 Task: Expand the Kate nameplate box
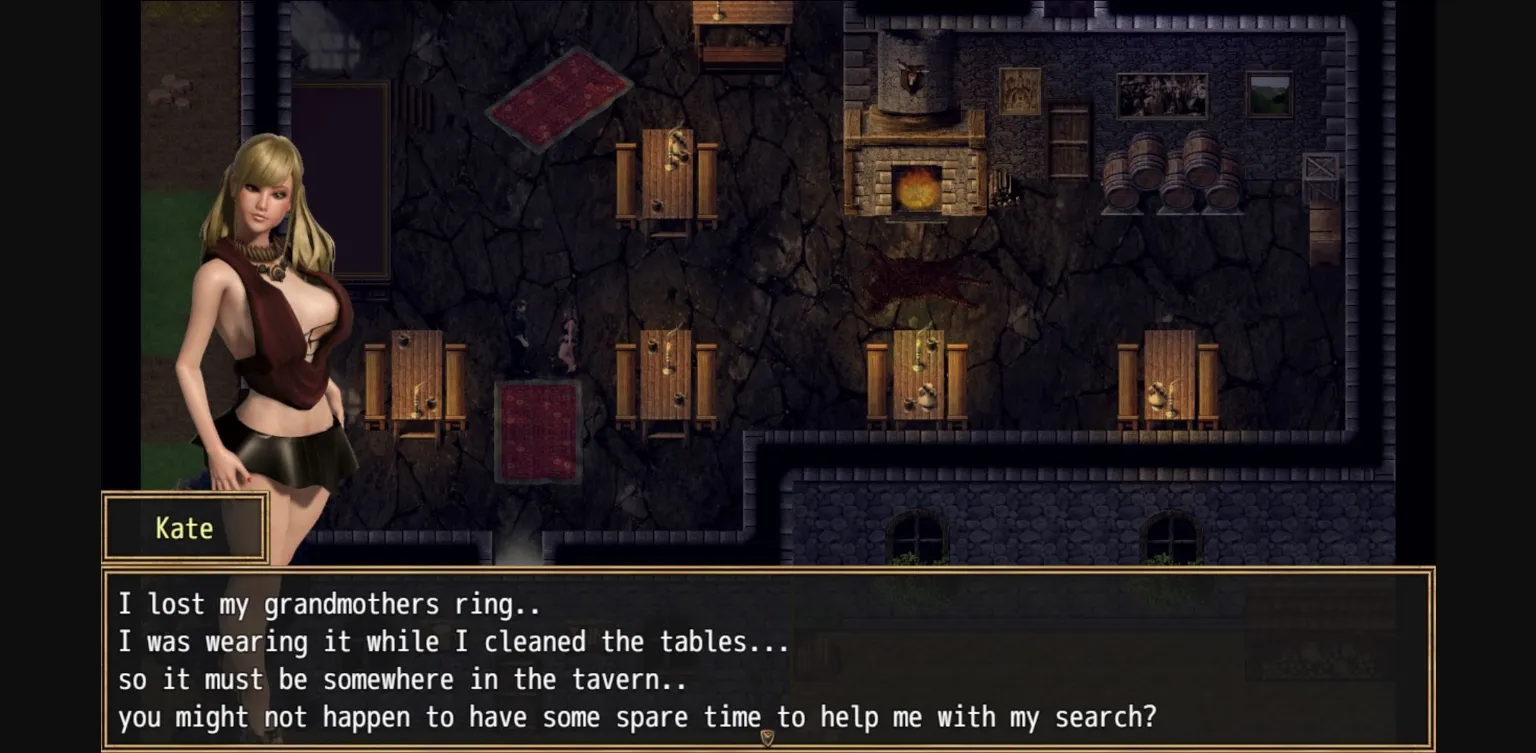[185, 527]
